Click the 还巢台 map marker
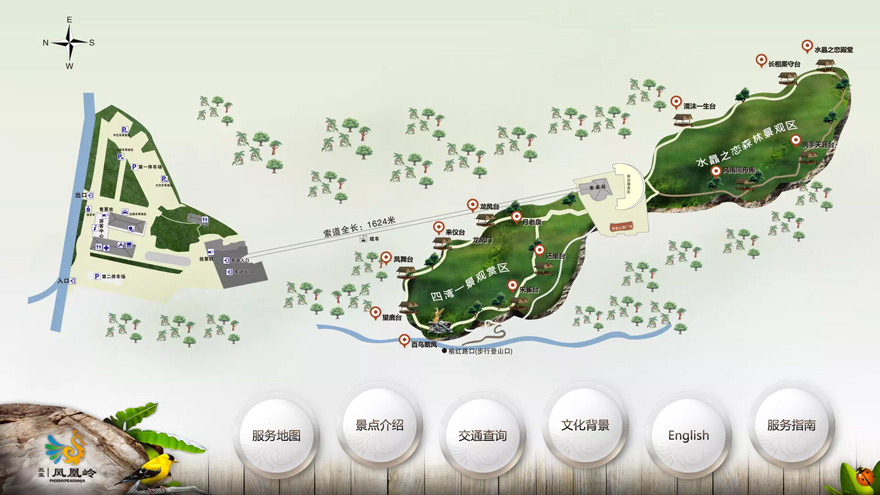Viewport: 880px width, 495px height. pos(539,250)
